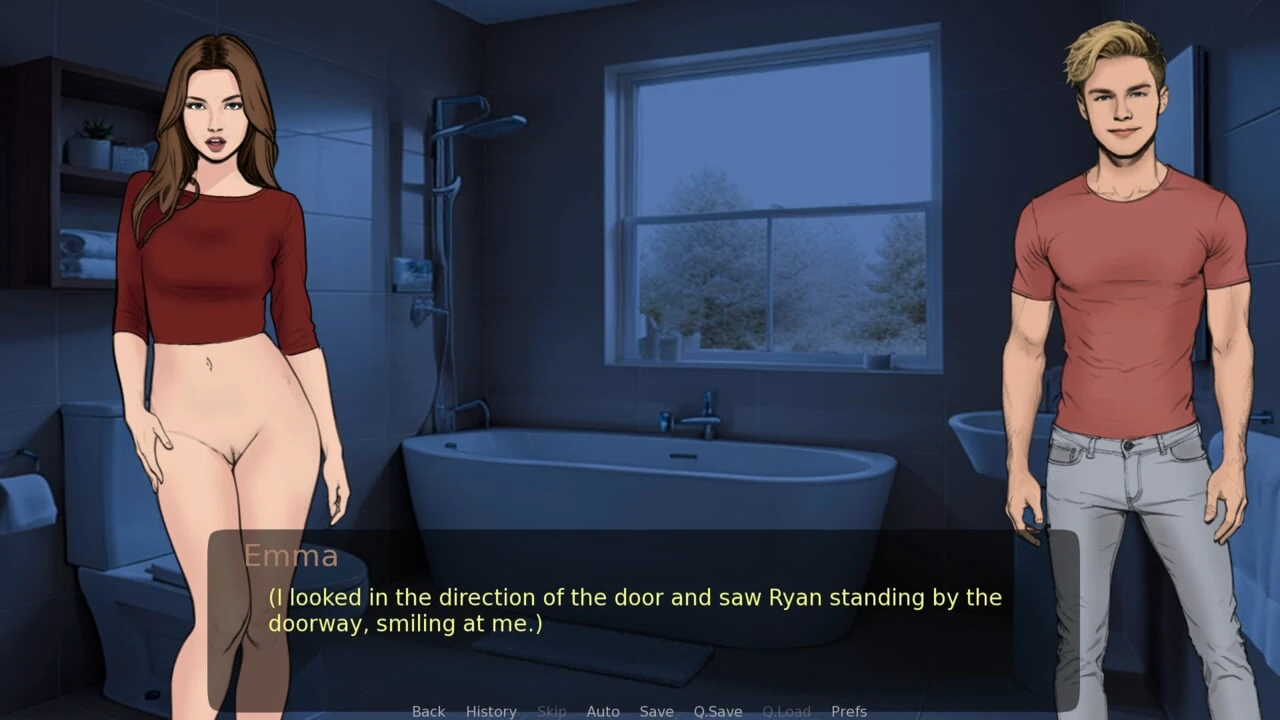The image size is (1280, 720).
Task: Click the bathtub faucet
Action: (x=700, y=420)
